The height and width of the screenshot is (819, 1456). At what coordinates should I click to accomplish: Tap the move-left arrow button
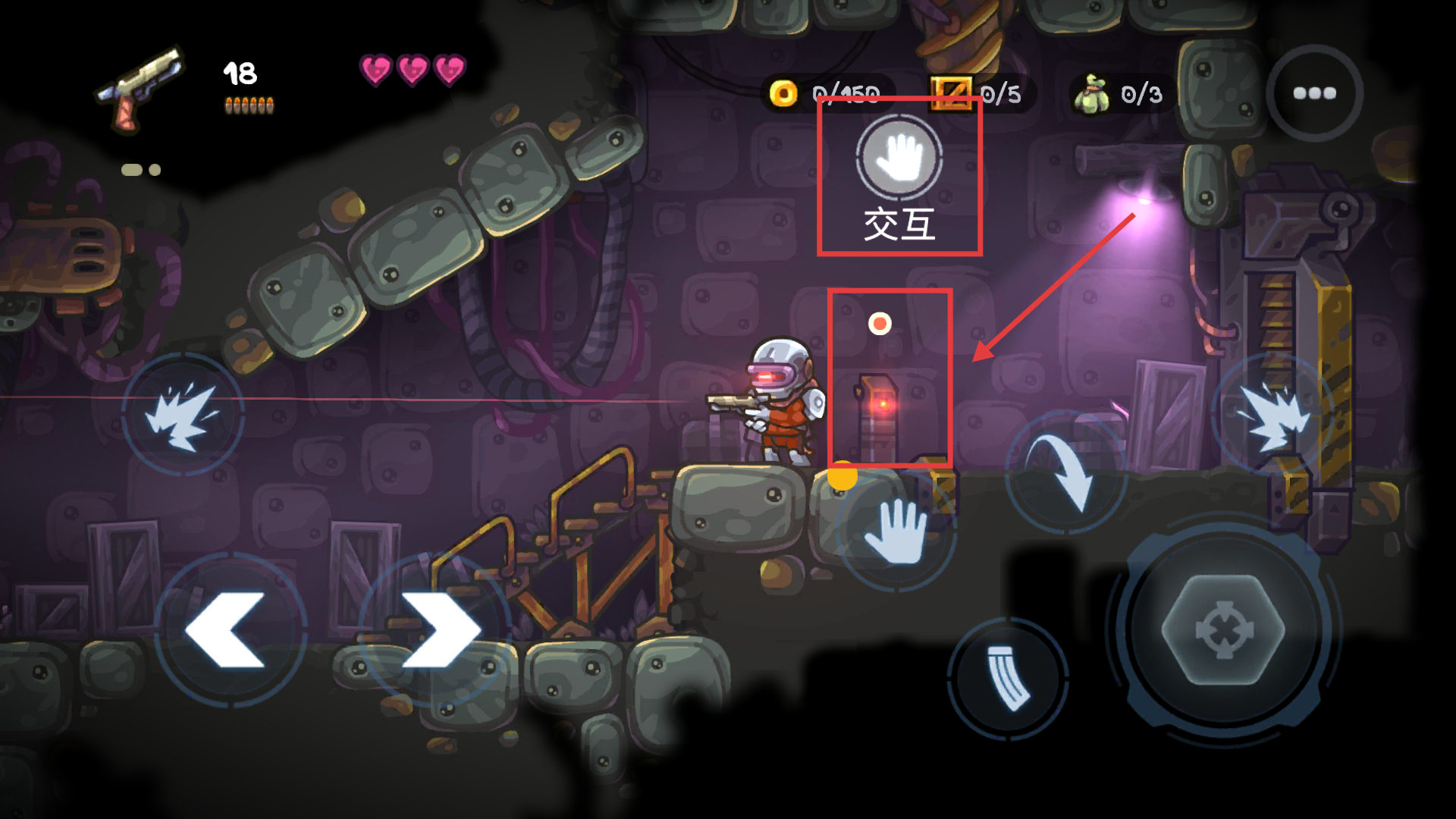pyautogui.click(x=228, y=629)
